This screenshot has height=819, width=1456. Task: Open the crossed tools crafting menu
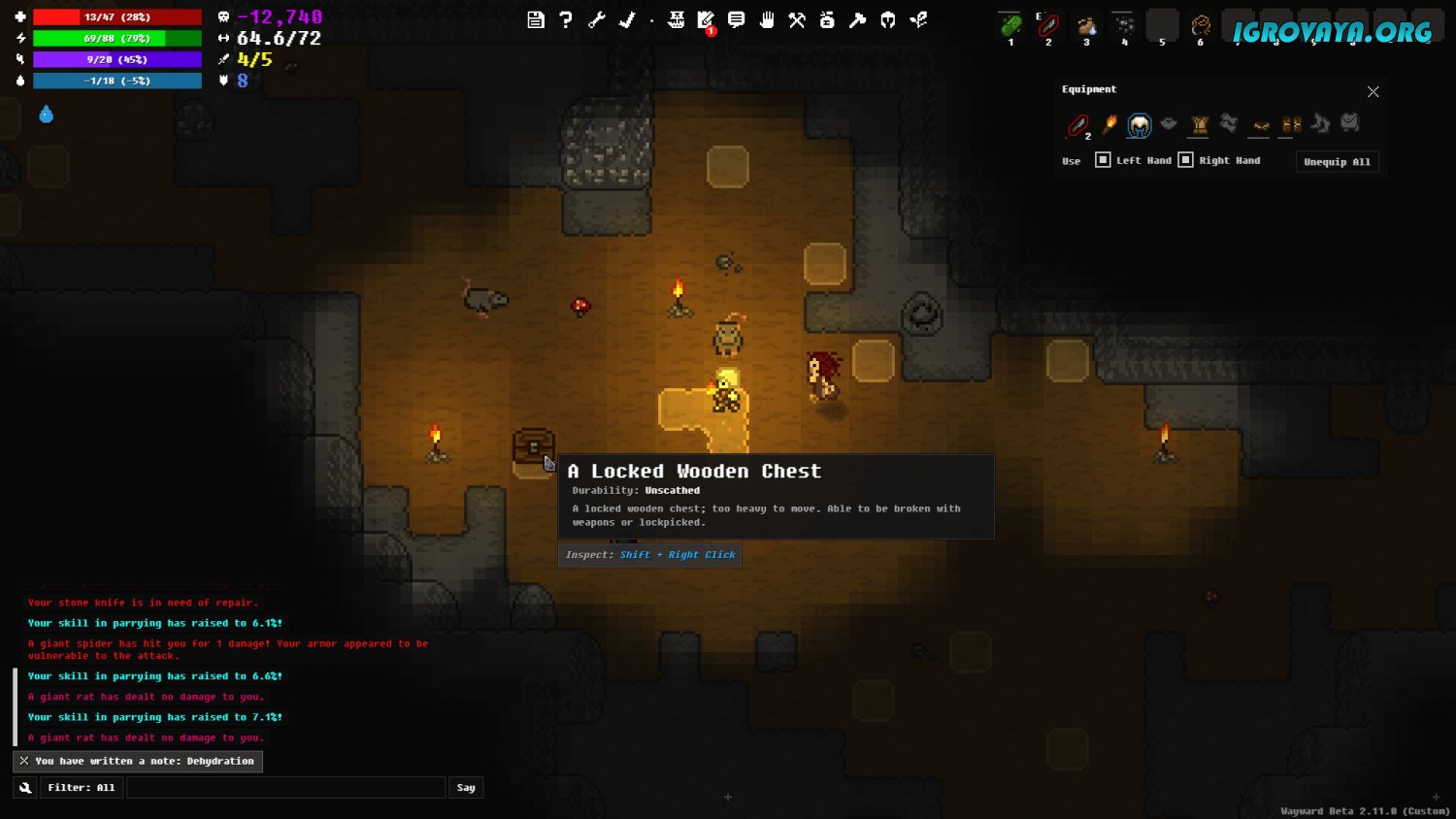click(797, 19)
